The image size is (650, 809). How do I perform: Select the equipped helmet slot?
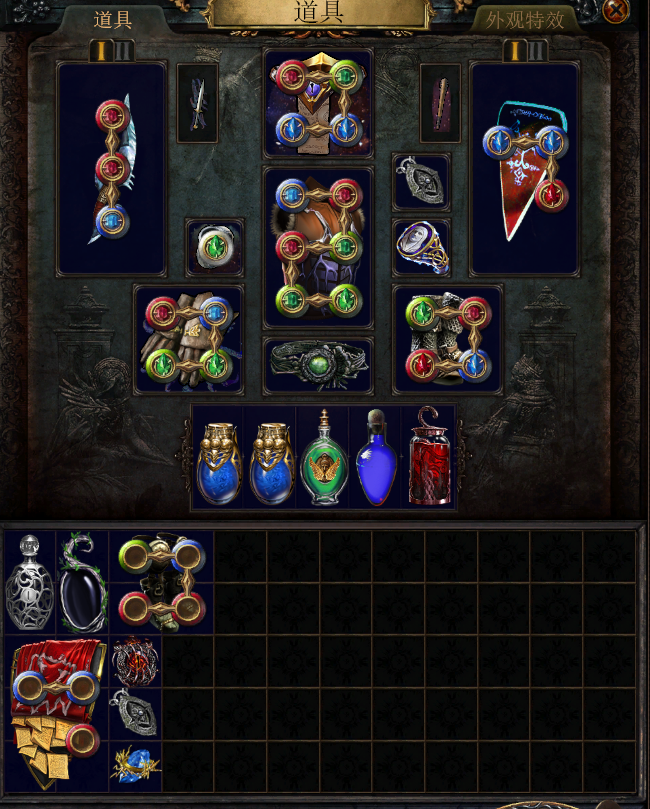point(318,103)
